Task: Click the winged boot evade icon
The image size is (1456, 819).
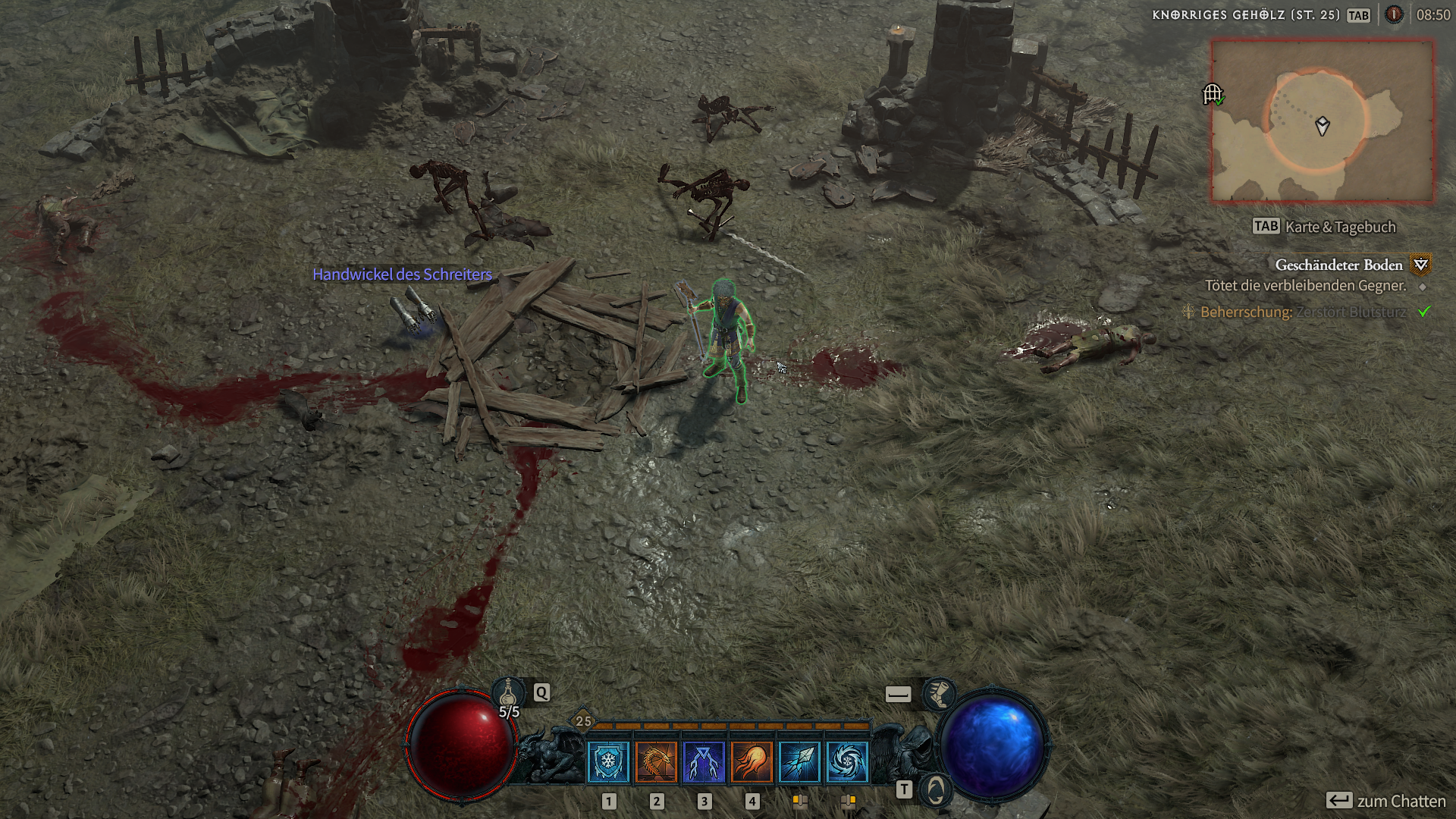Action: pyautogui.click(x=939, y=693)
